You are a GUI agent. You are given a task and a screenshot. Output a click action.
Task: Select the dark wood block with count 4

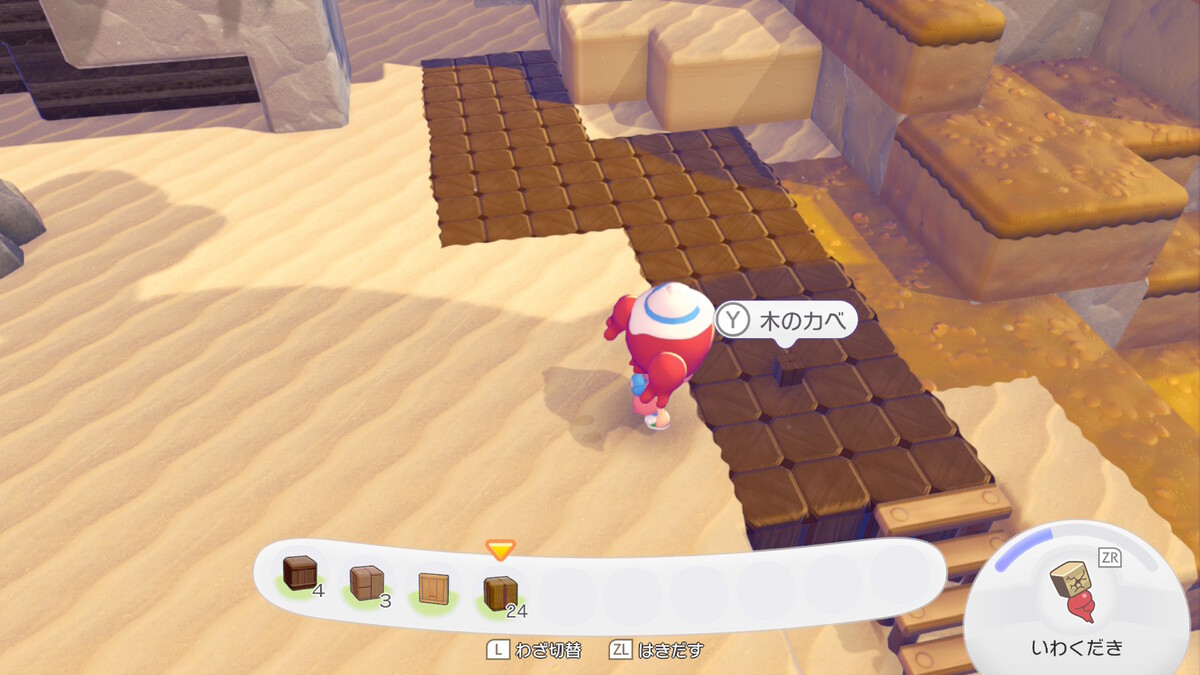click(x=300, y=573)
